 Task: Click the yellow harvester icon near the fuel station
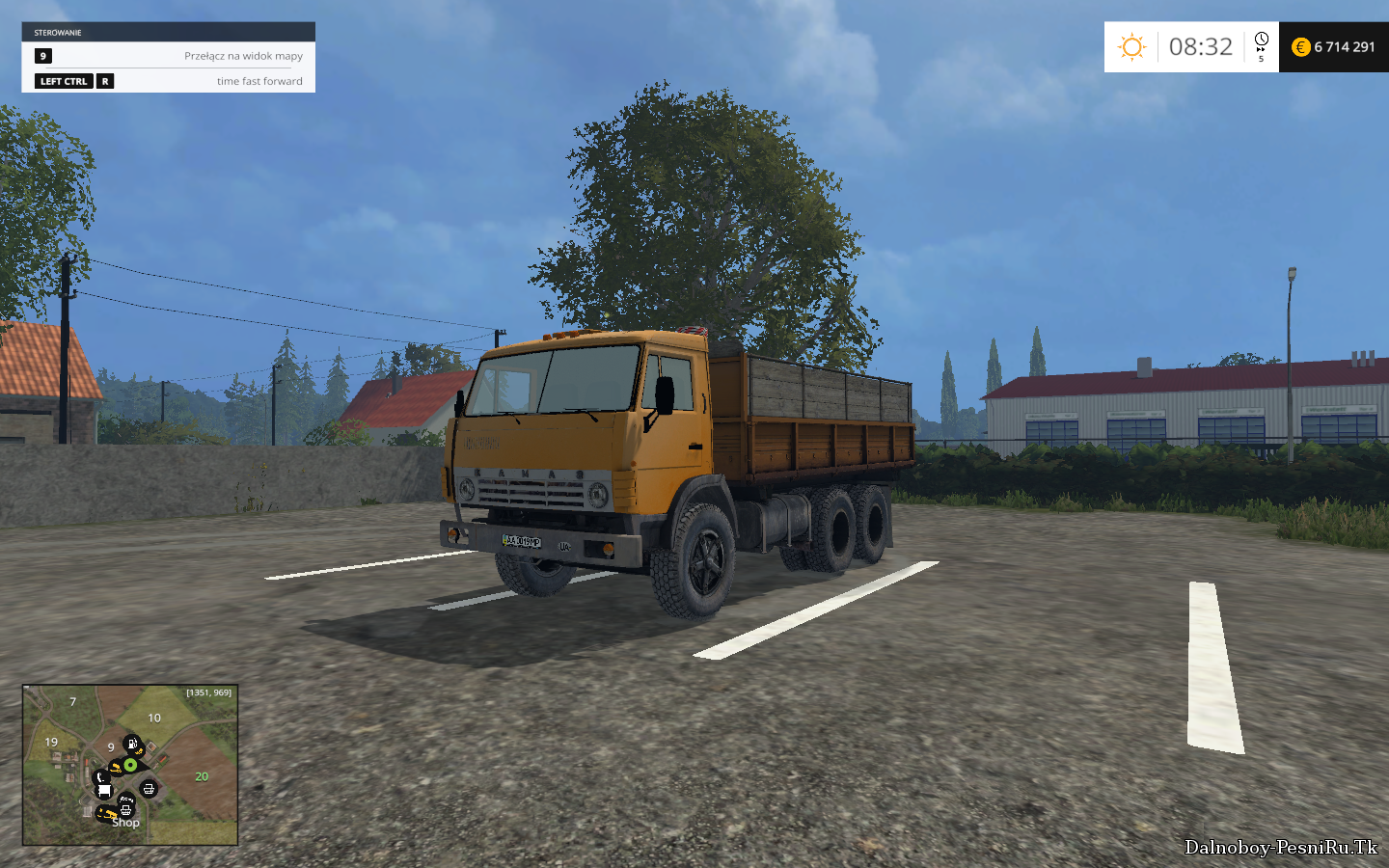pos(138,751)
